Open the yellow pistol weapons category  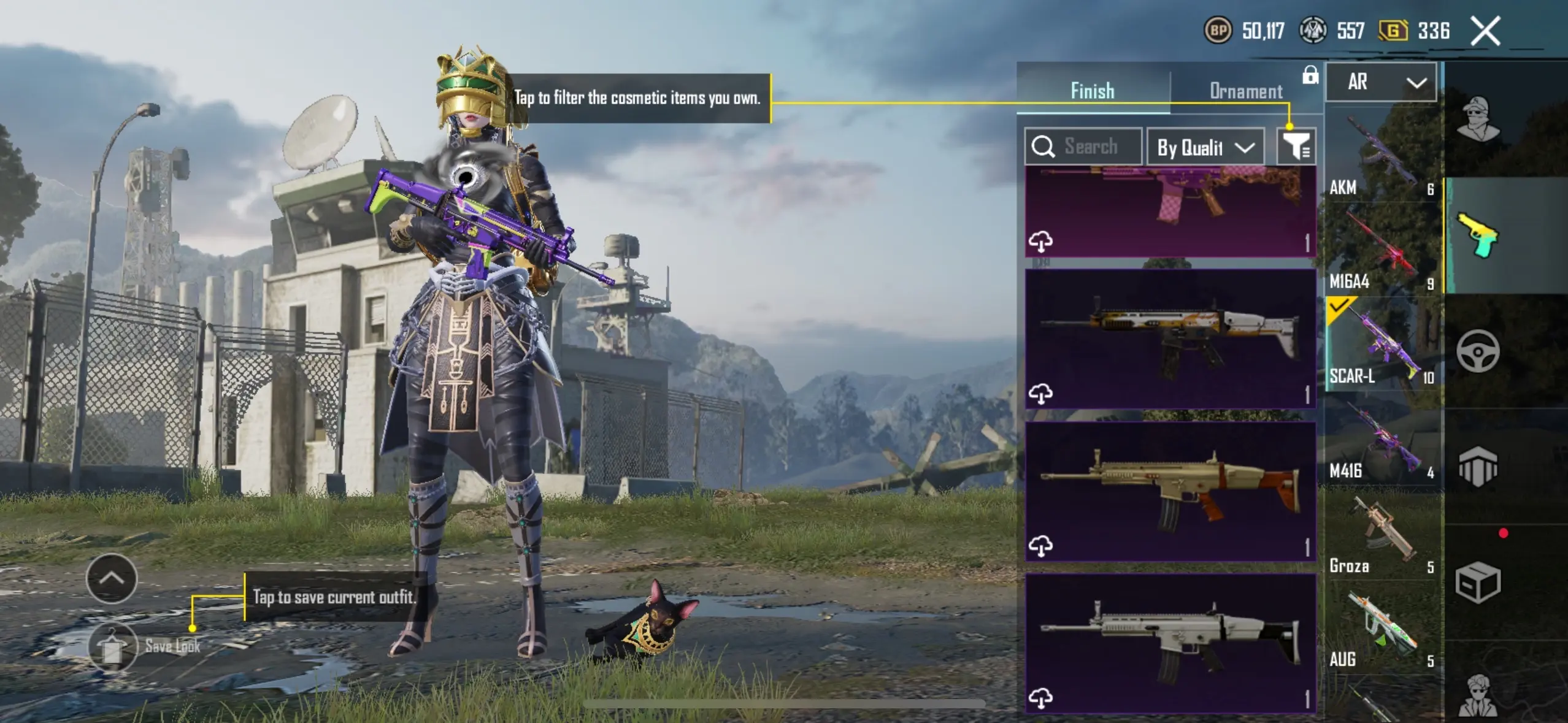(x=1478, y=236)
